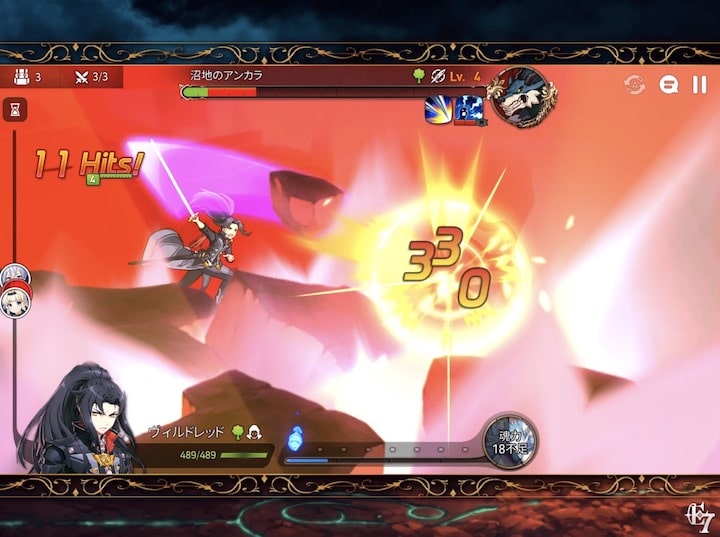The height and width of the screenshot is (537, 720).
Task: Select the red-hooded hero turn portrait
Action: pos(13,304)
